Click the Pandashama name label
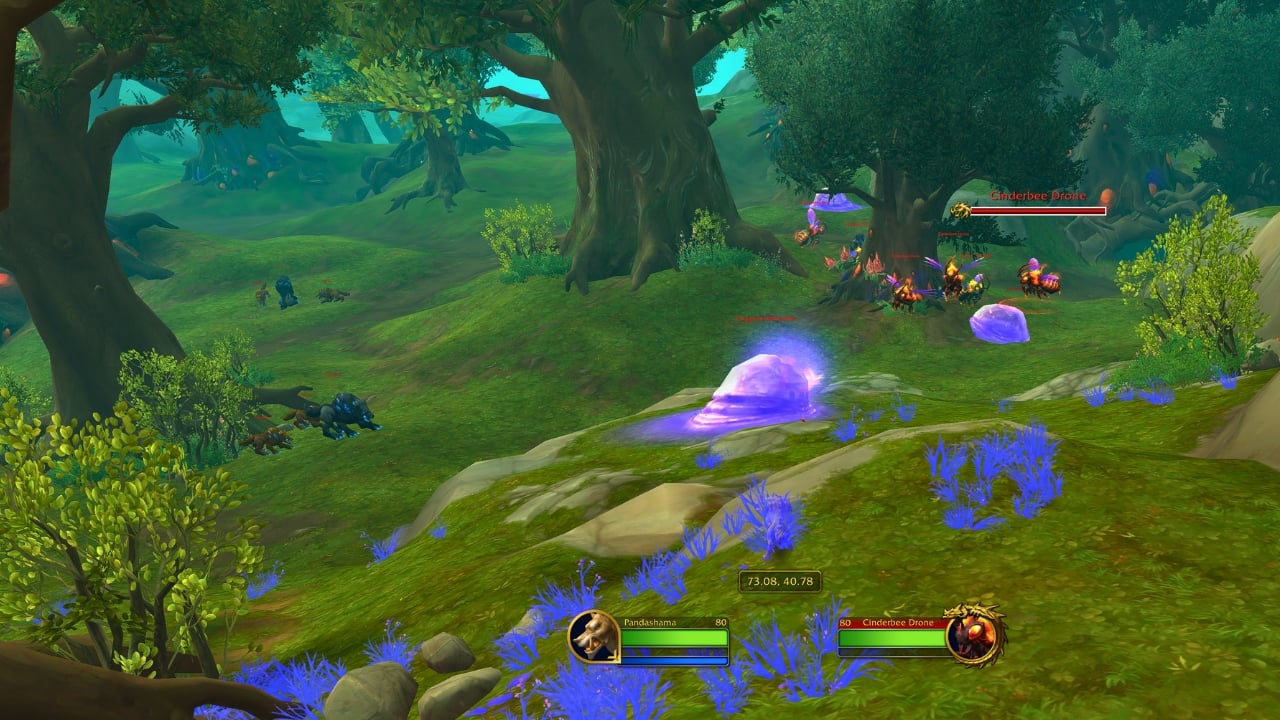This screenshot has width=1280, height=720. [x=650, y=622]
